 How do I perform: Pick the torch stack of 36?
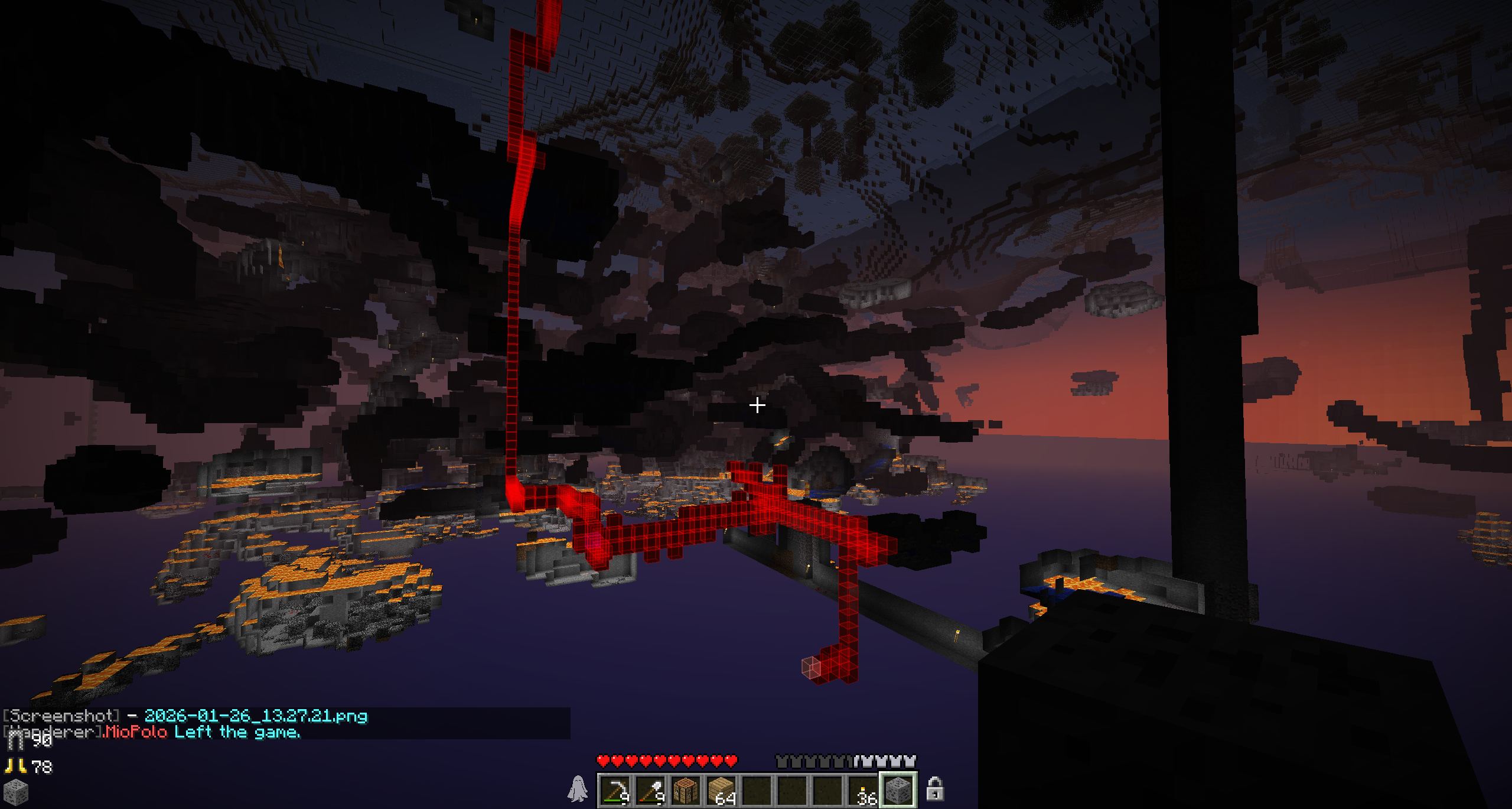click(863, 790)
